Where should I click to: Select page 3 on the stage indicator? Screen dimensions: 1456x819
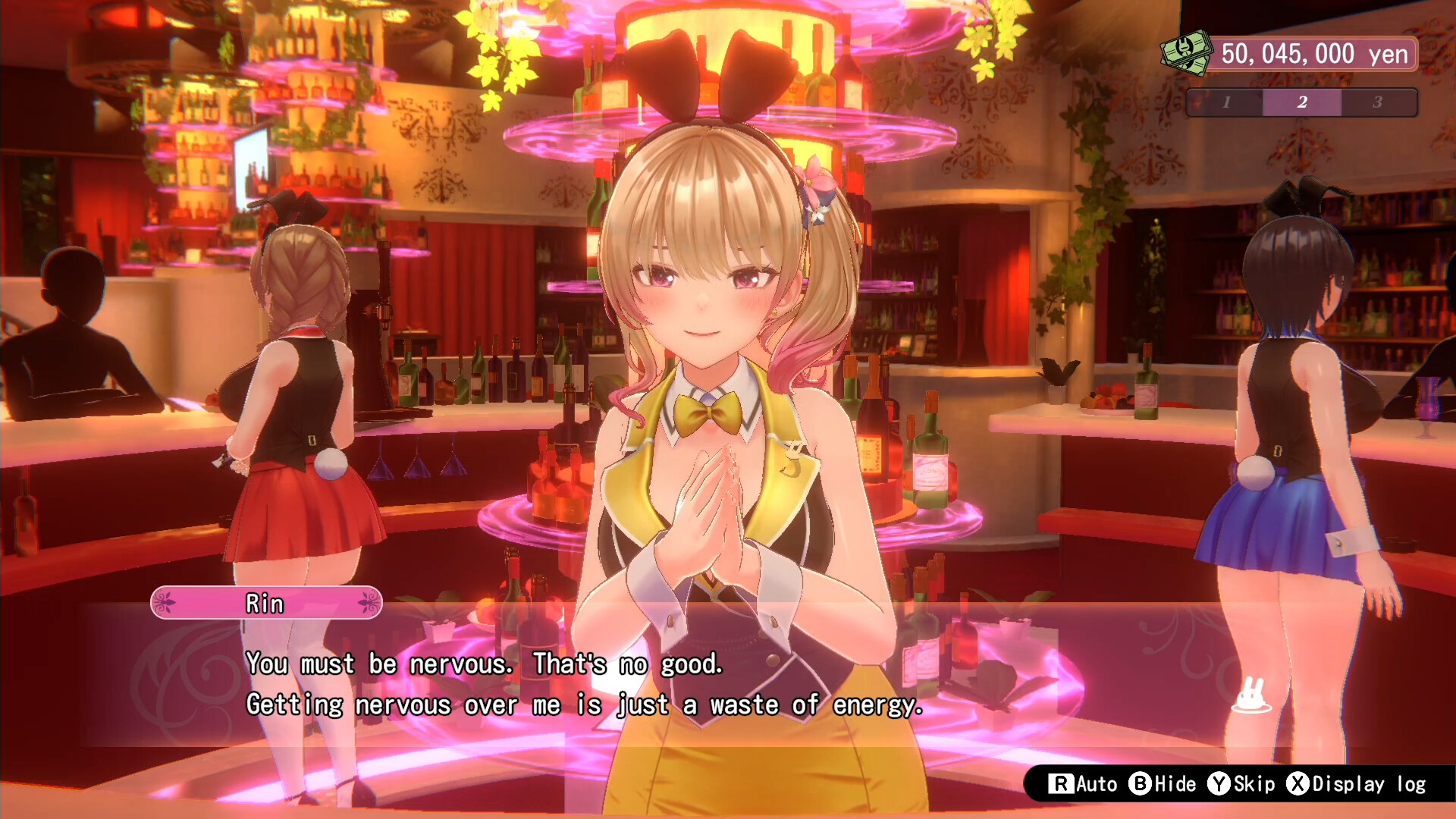click(x=1378, y=102)
